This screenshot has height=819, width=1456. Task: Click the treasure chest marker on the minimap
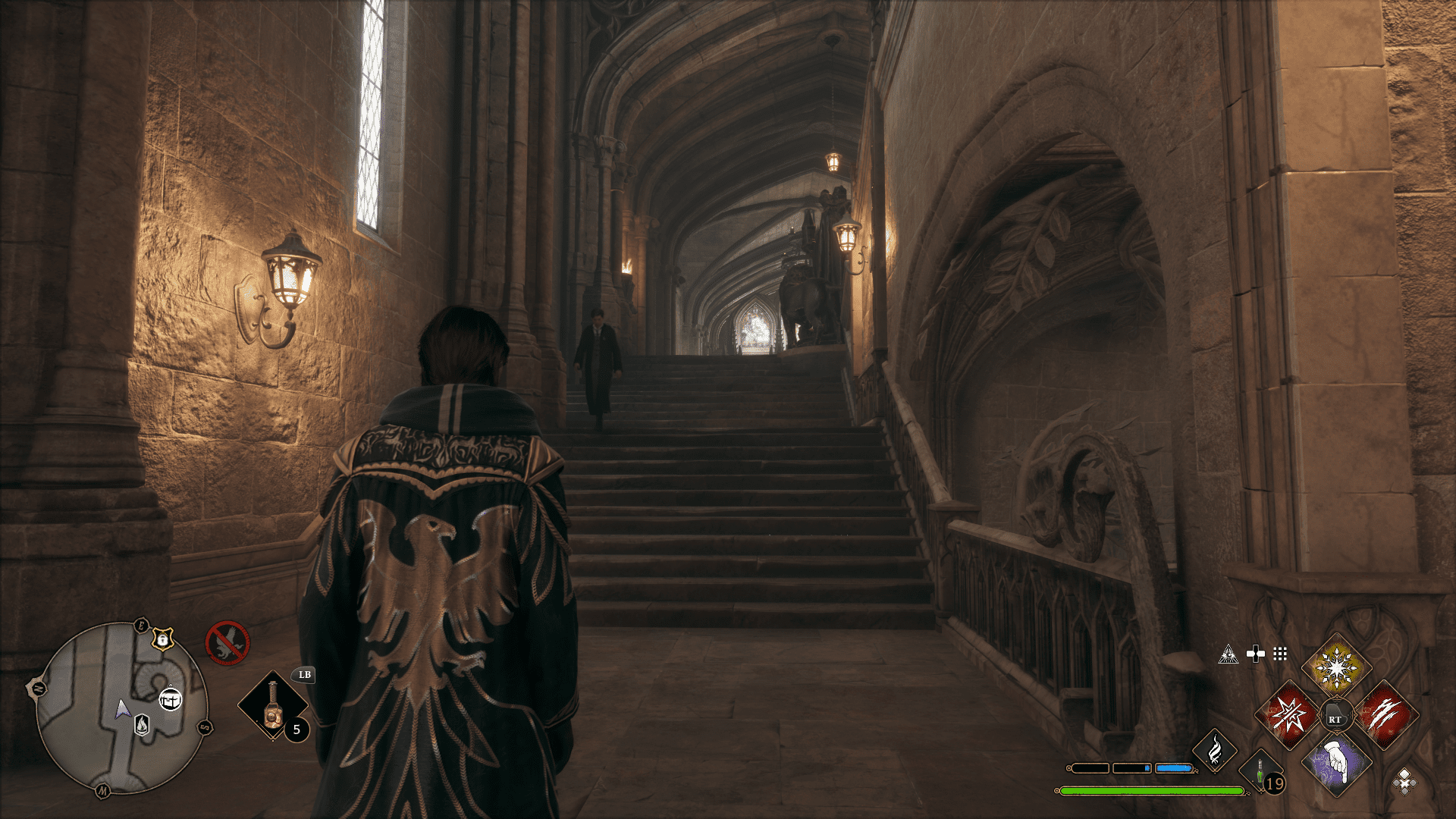(171, 698)
